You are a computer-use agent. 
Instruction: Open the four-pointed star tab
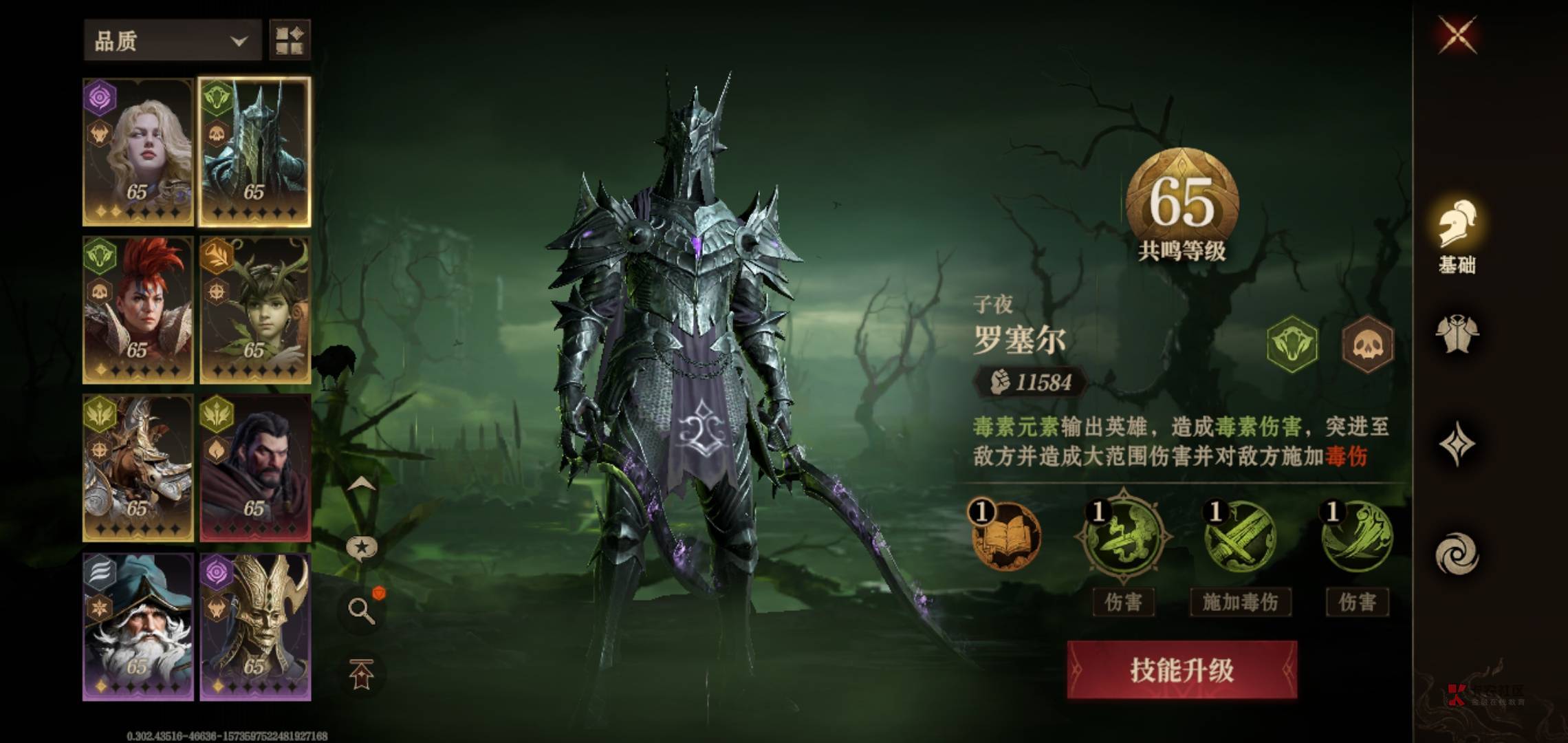point(1457,444)
